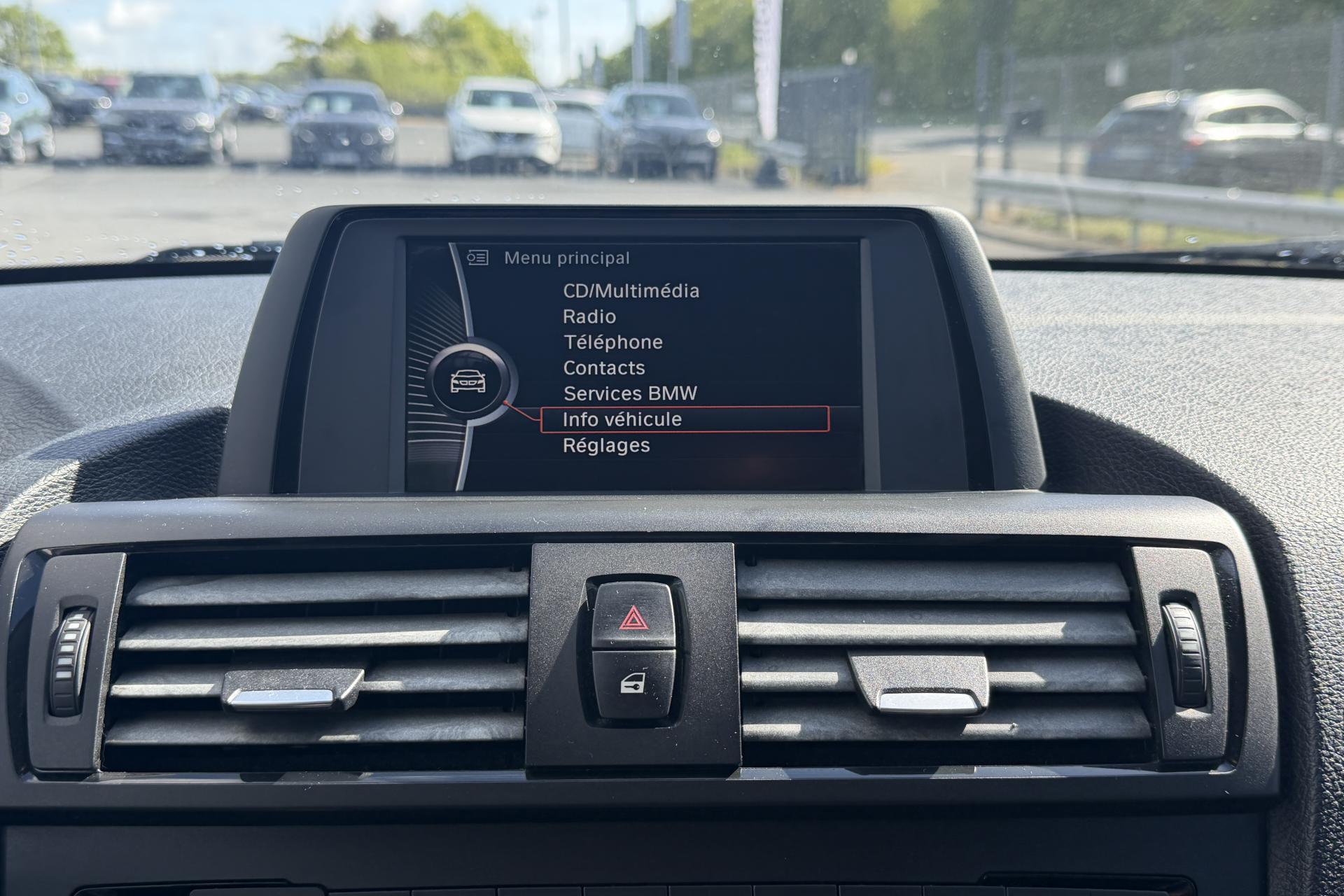Go to Réglages settings entry
The width and height of the screenshot is (1344, 896).
pos(606,445)
